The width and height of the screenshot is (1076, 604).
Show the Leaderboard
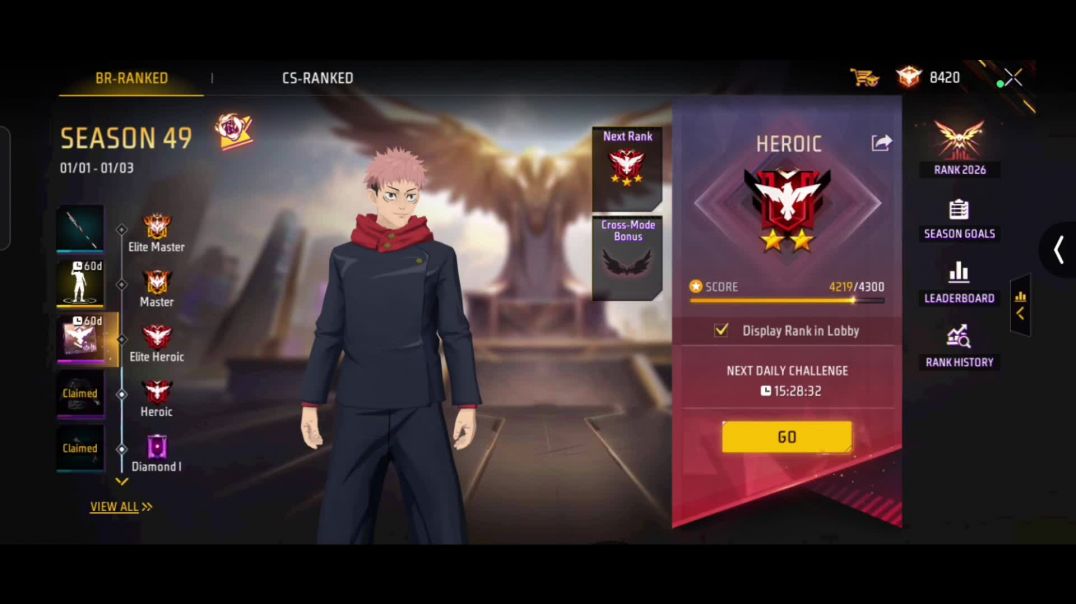[959, 283]
